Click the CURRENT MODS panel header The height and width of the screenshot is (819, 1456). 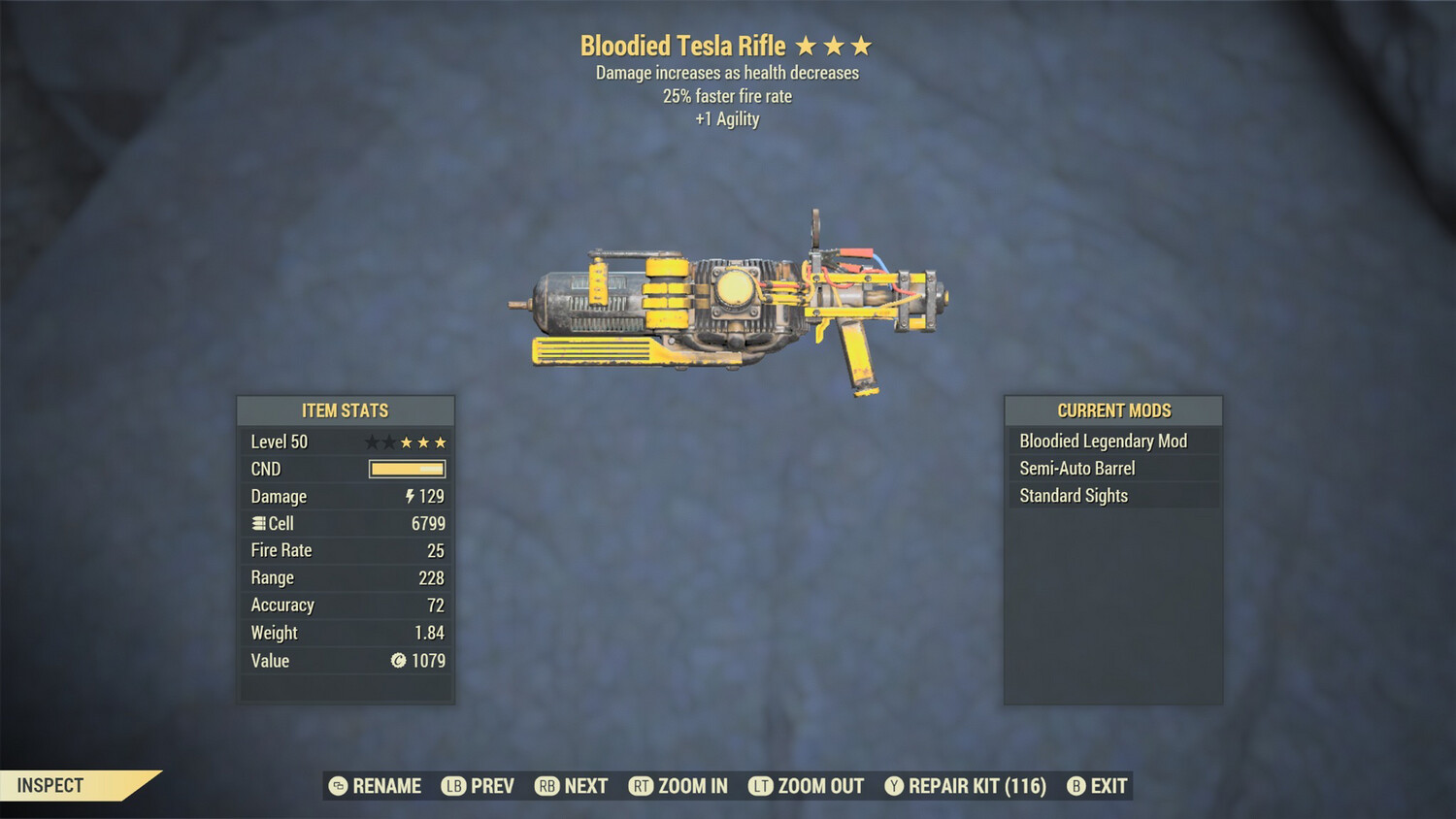[x=1112, y=410]
